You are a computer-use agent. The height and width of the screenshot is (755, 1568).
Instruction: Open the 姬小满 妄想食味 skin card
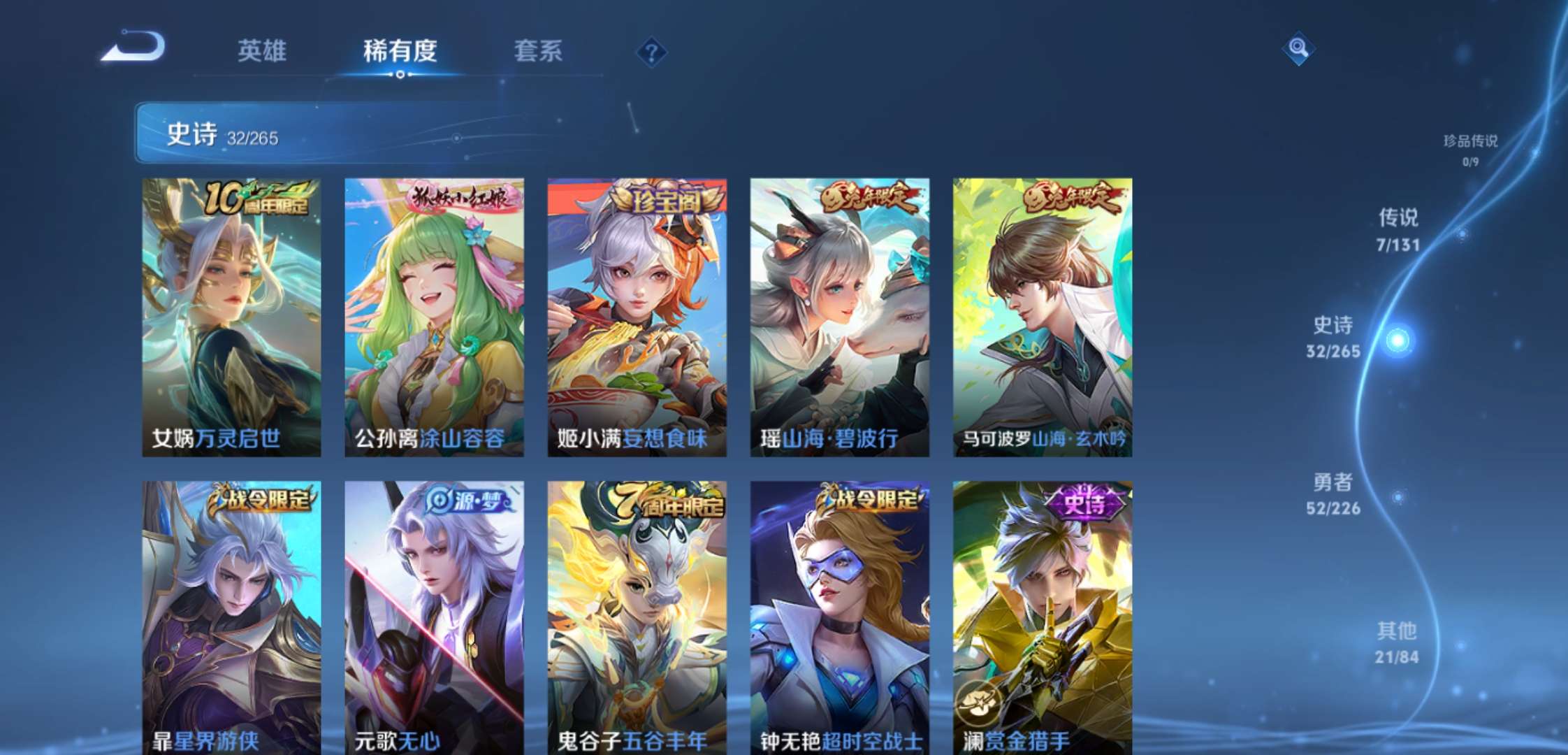[x=637, y=317]
